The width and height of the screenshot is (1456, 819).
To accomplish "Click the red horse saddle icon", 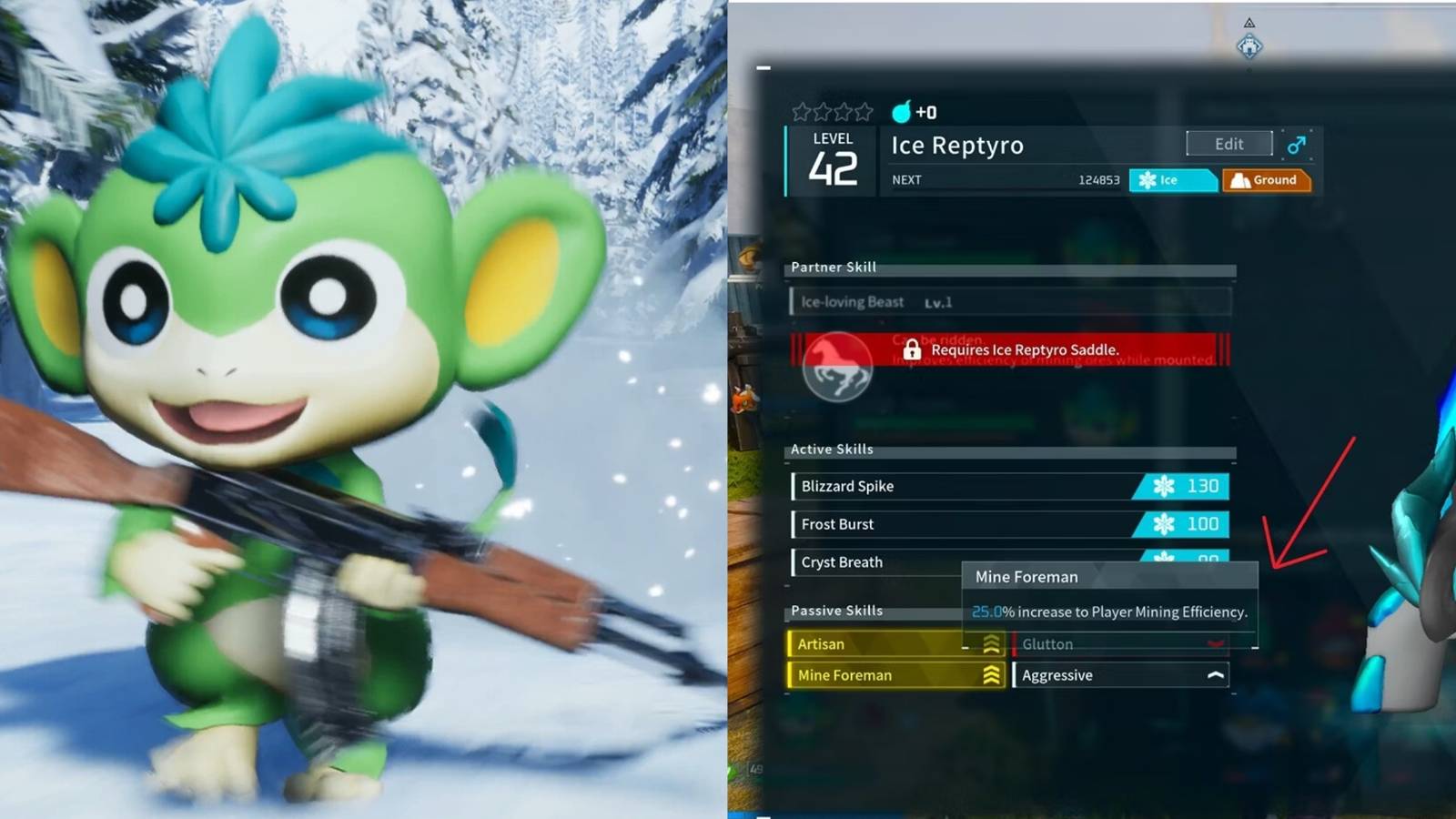I will coord(838,368).
